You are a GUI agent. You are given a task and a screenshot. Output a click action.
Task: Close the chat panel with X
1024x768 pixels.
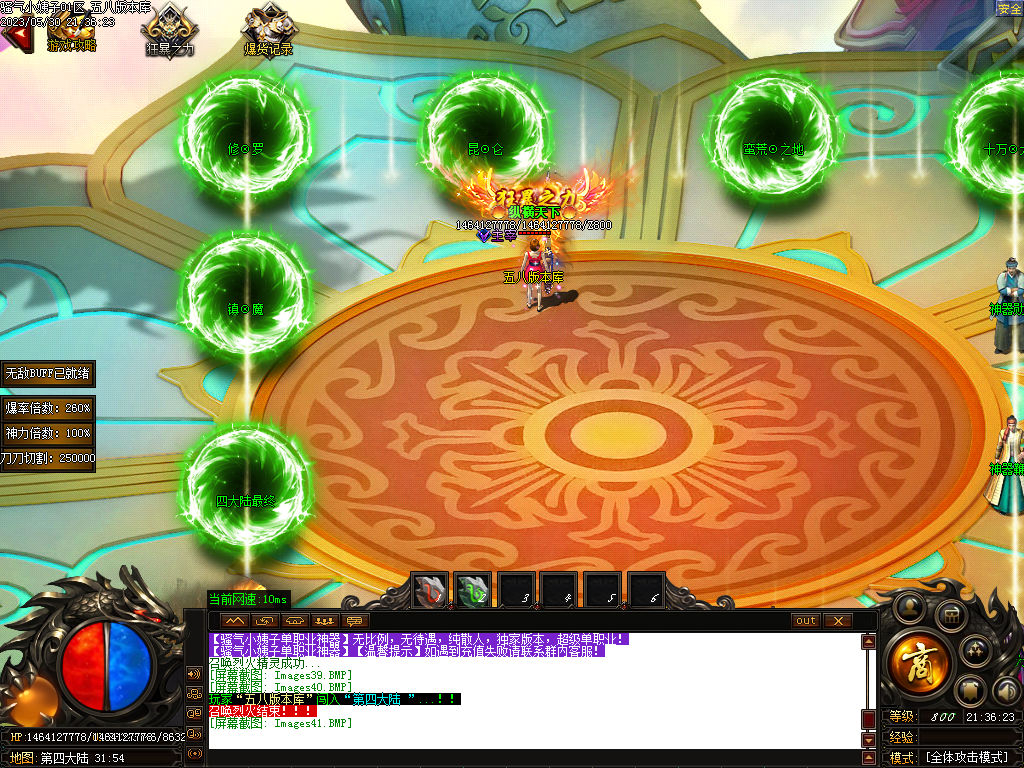[x=837, y=621]
